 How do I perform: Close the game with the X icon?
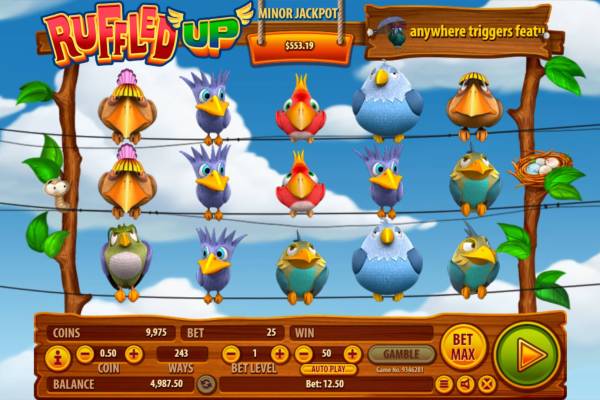pos(487,383)
